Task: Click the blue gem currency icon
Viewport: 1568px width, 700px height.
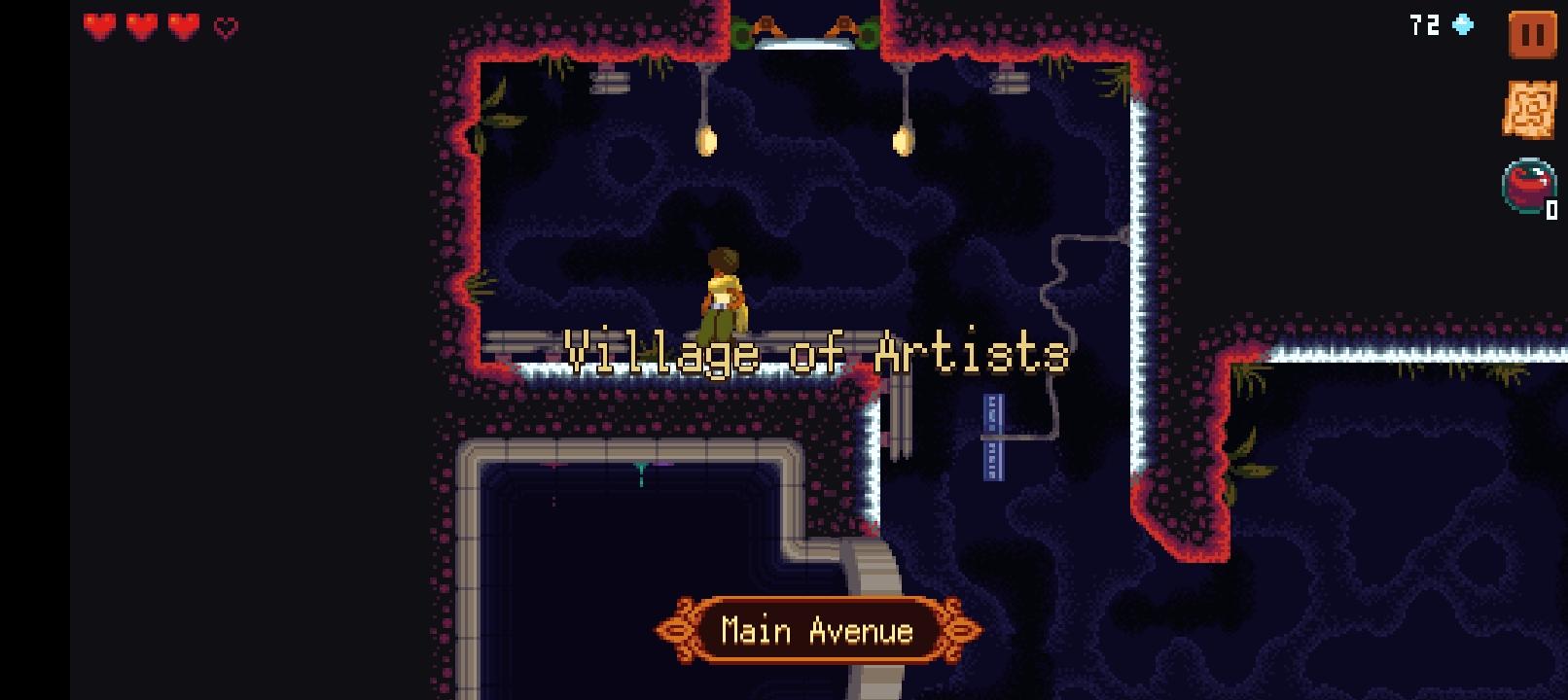Action: point(1462,26)
